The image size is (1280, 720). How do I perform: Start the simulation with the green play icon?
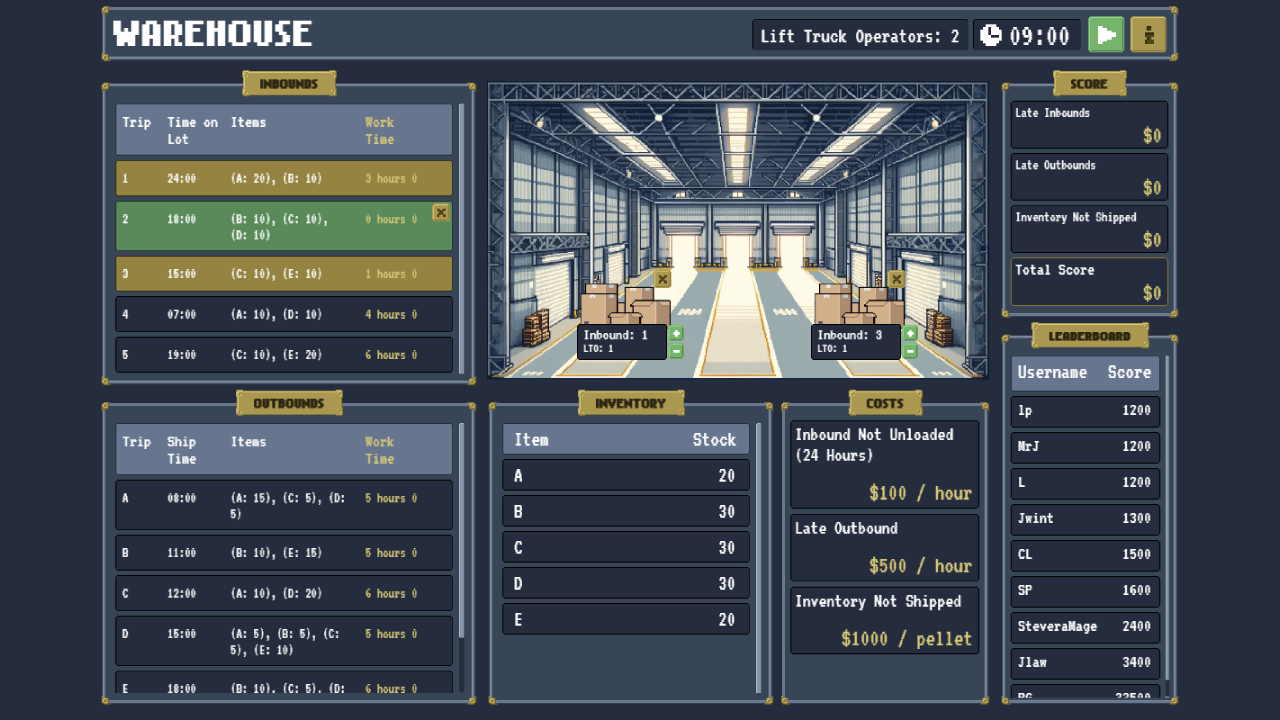pyautogui.click(x=1106, y=33)
